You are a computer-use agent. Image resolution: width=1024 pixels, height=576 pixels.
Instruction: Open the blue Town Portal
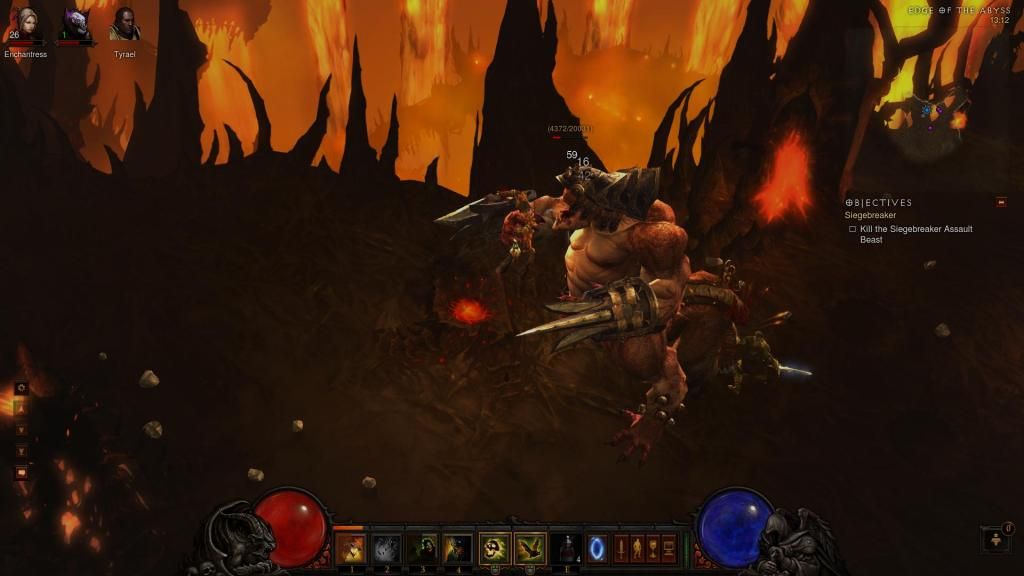[597, 548]
